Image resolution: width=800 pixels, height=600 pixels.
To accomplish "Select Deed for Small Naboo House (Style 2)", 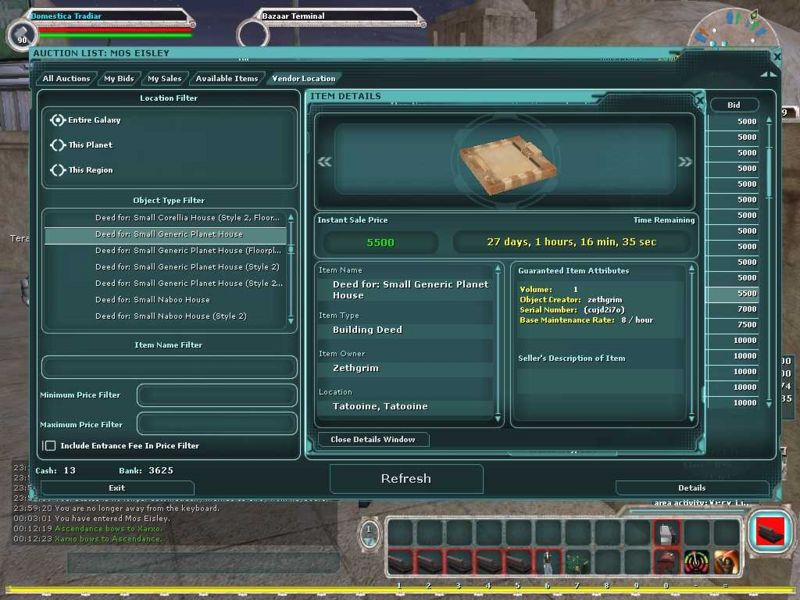I will 170,316.
